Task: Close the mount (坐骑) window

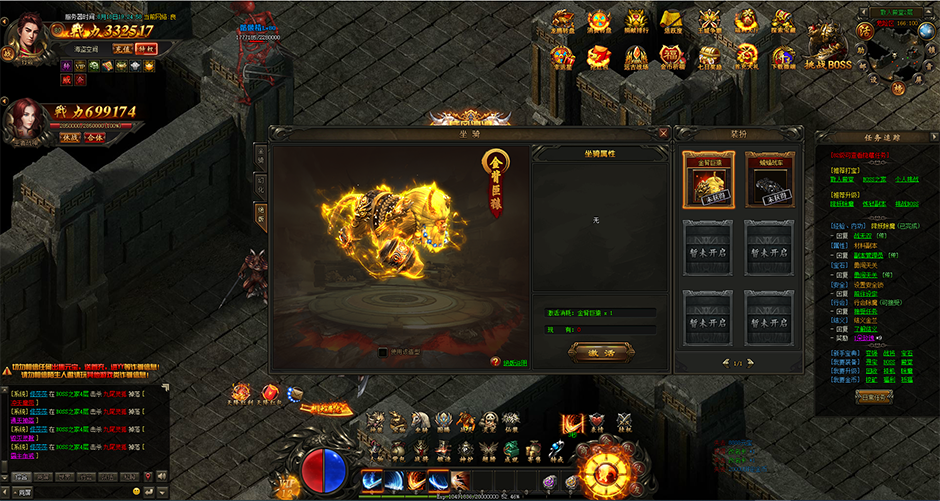Action: (x=663, y=132)
